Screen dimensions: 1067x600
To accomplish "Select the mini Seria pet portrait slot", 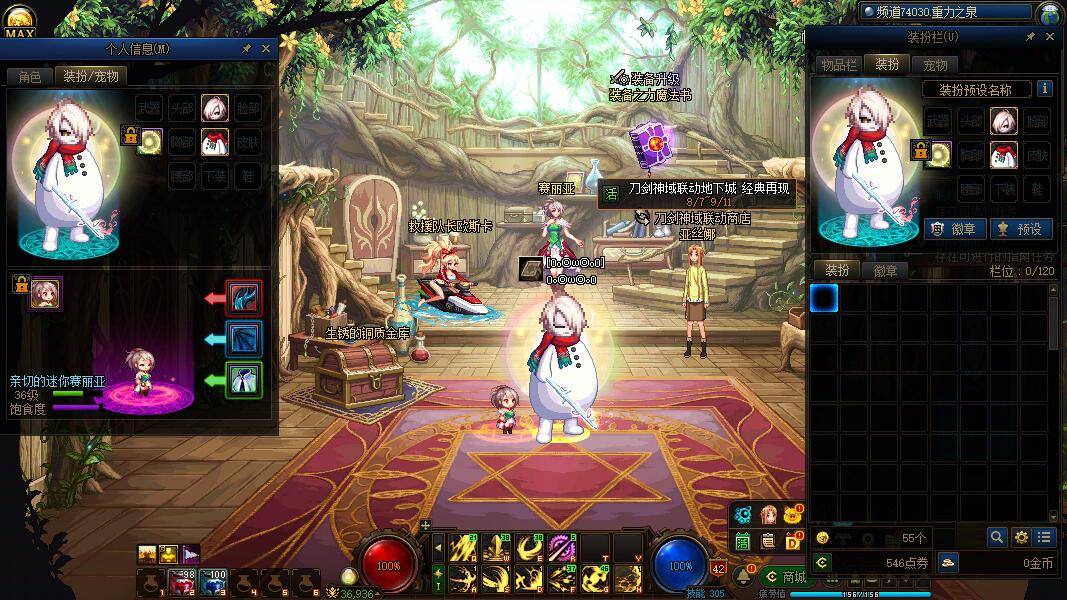I will tap(45, 294).
